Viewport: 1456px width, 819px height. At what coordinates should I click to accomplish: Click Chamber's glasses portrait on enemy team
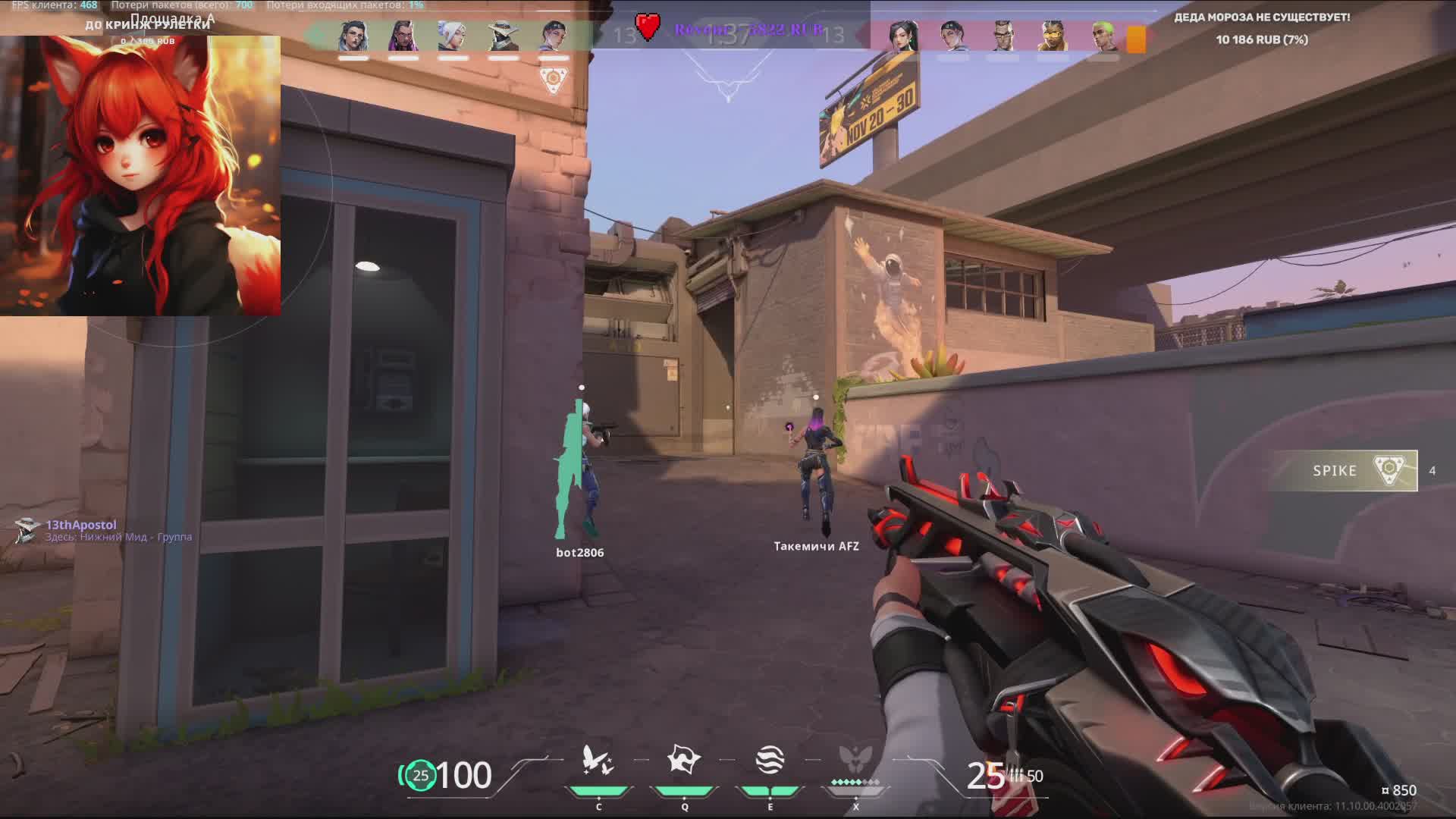pos(1003,36)
